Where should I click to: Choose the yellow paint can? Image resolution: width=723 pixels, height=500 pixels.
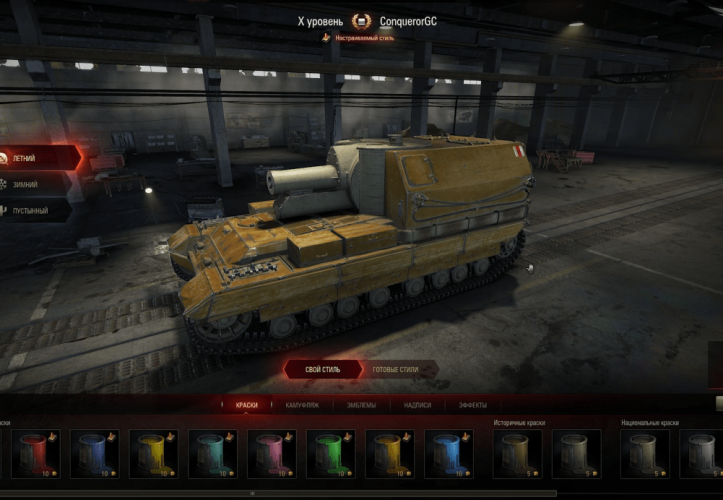(x=153, y=453)
